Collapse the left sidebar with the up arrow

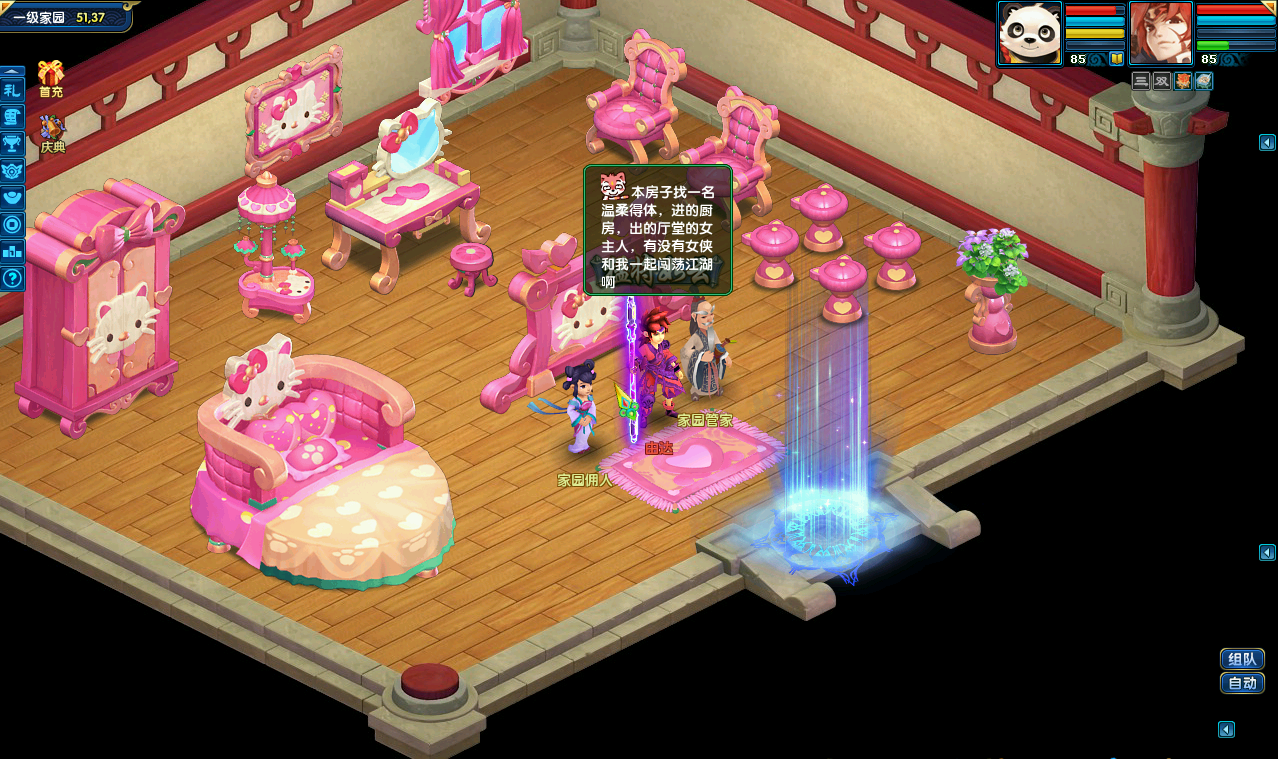pyautogui.click(x=12, y=72)
